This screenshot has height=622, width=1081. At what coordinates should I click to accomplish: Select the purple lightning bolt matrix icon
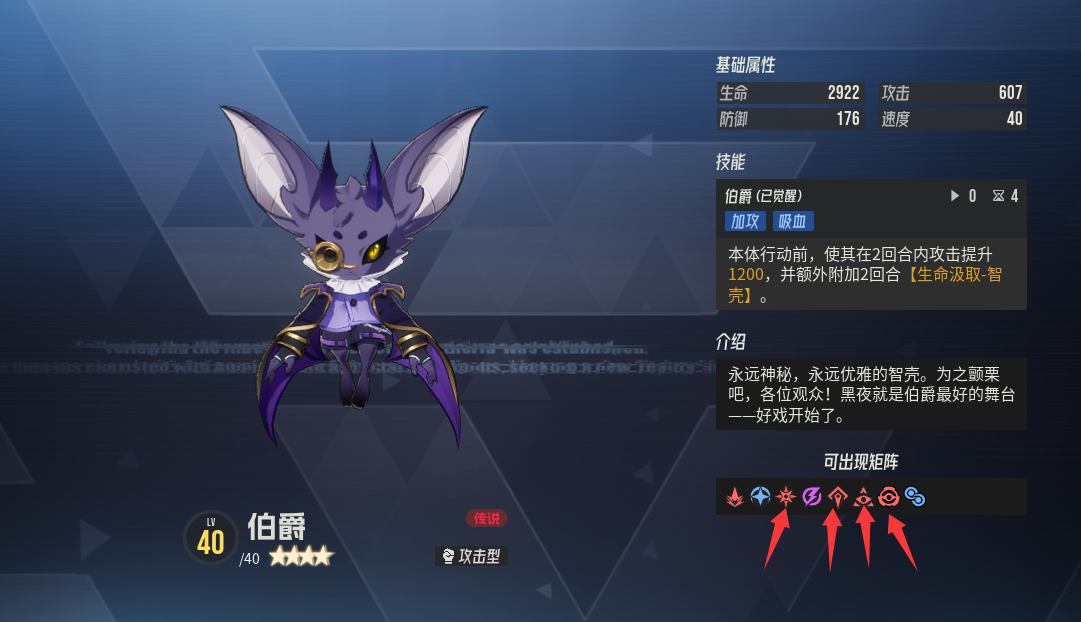[812, 496]
